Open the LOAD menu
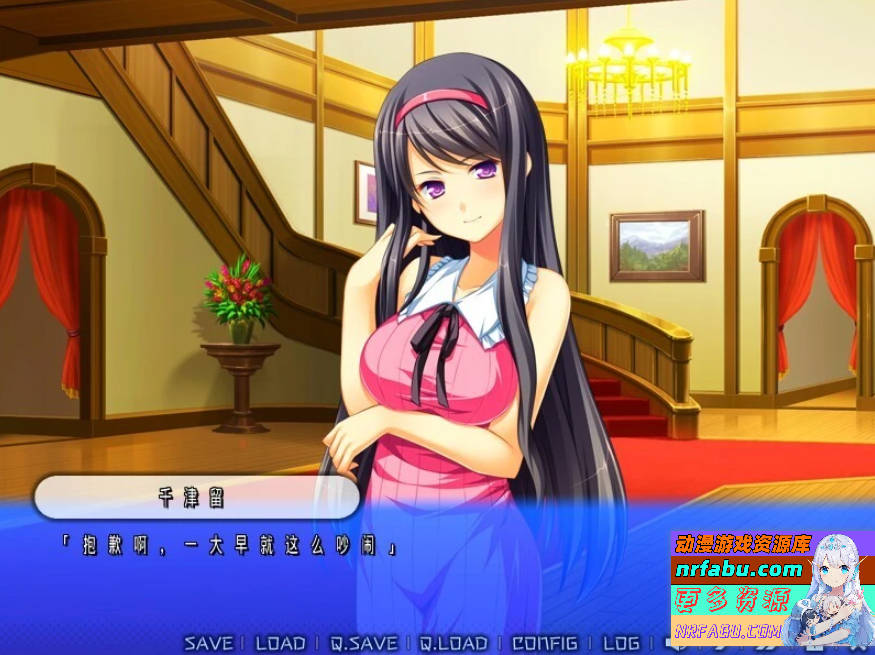The image size is (875, 655). coord(280,643)
